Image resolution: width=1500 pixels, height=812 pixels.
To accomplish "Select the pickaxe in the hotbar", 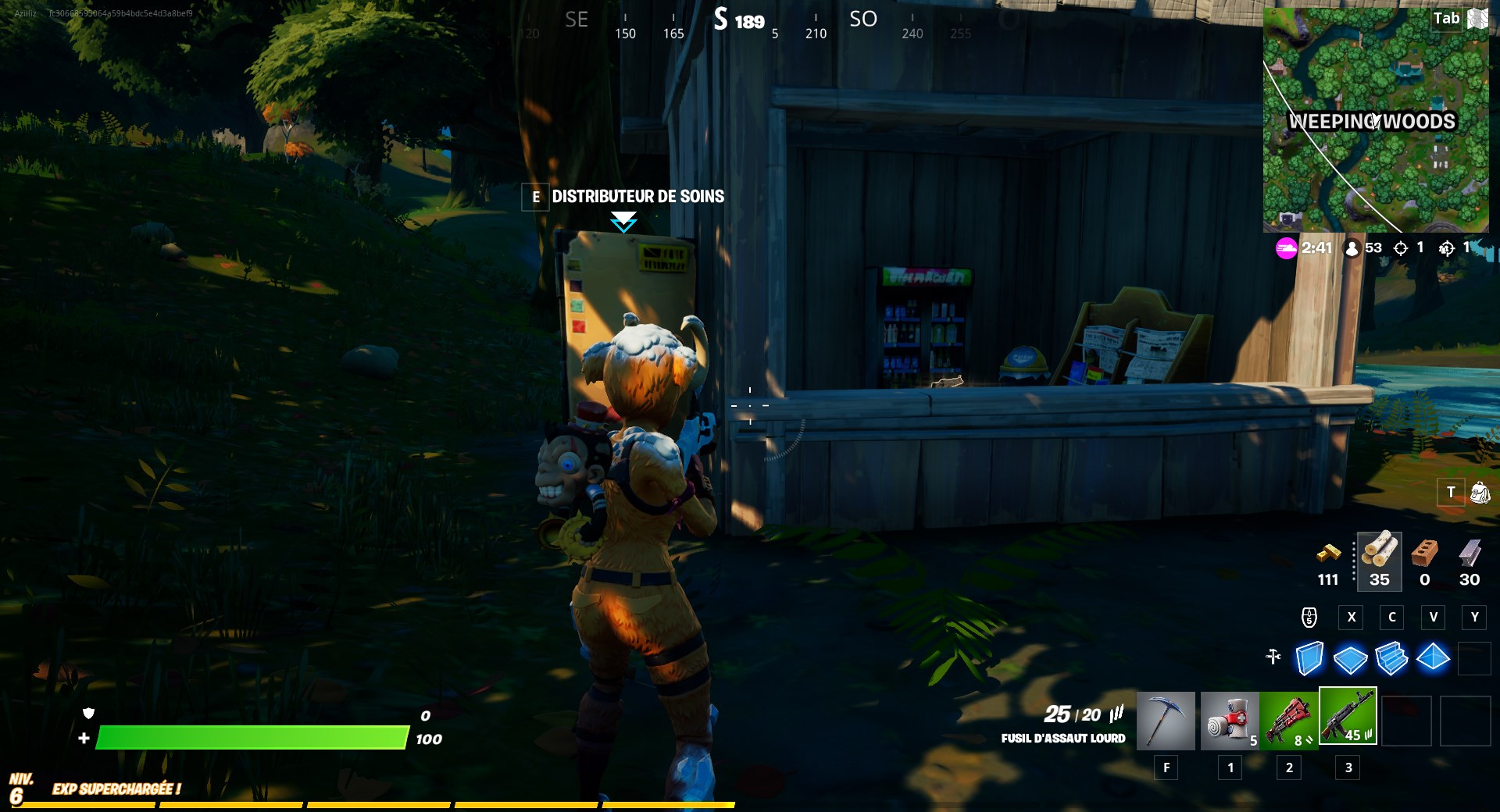I will coord(1166,720).
